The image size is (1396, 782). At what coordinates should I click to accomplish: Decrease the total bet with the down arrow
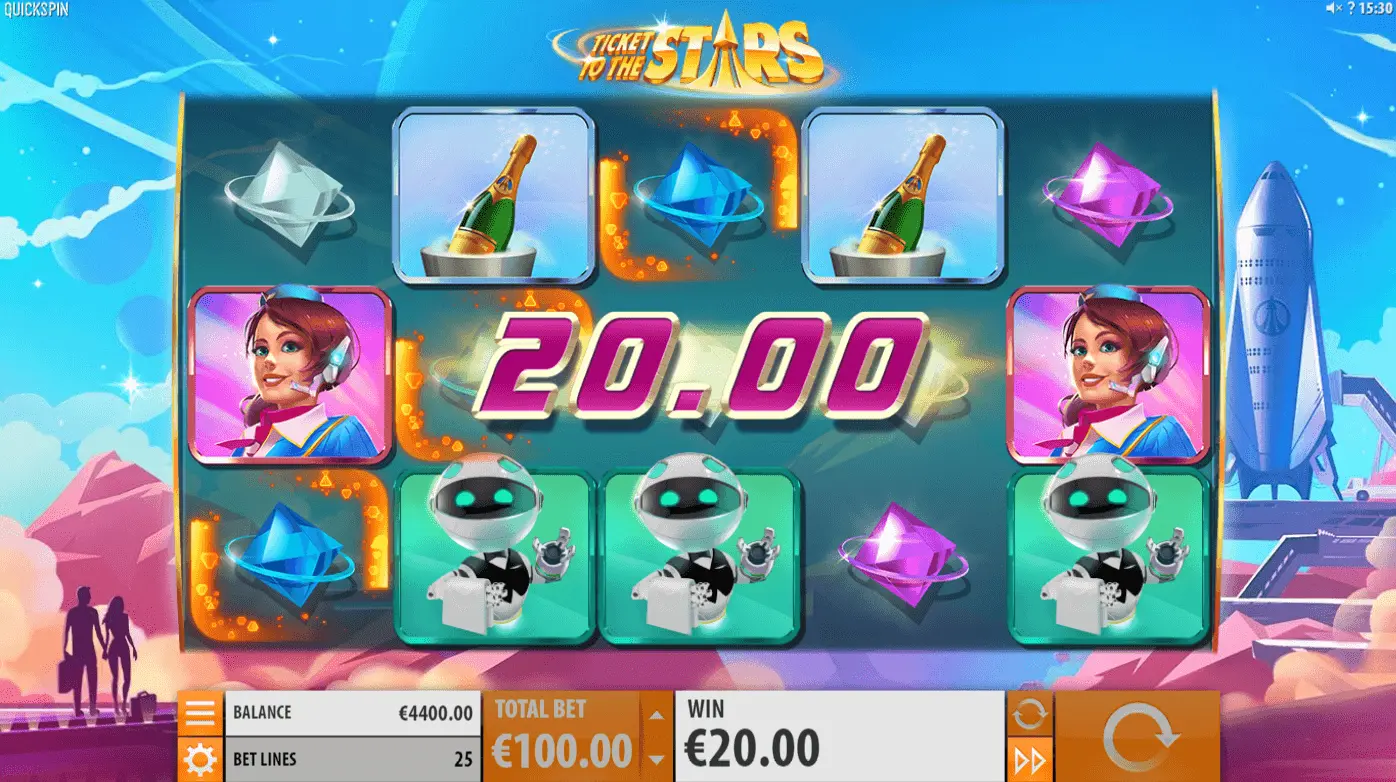point(656,759)
